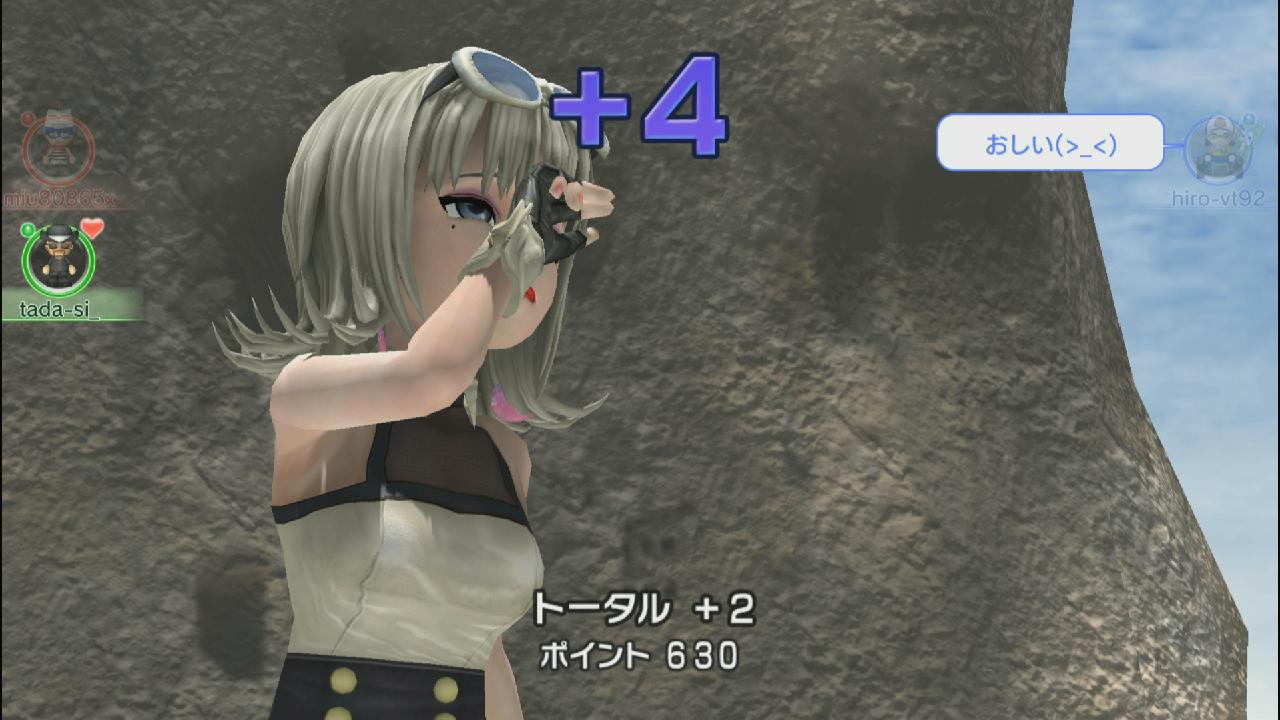Click the おしい(>_<) chat bubble
1280x720 pixels.
(x=1050, y=143)
